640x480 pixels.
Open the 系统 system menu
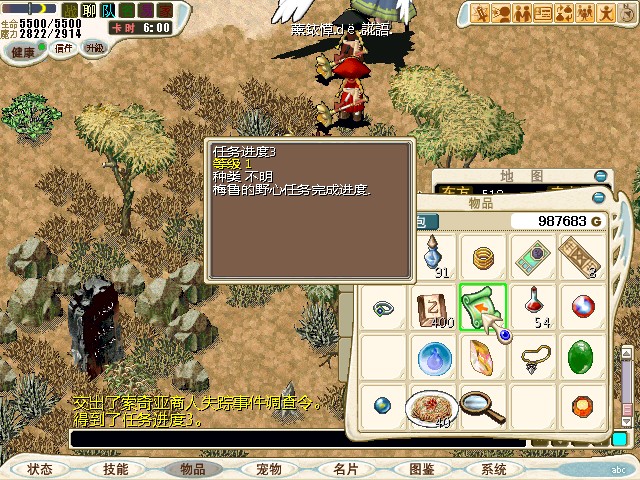pyautogui.click(x=494, y=468)
